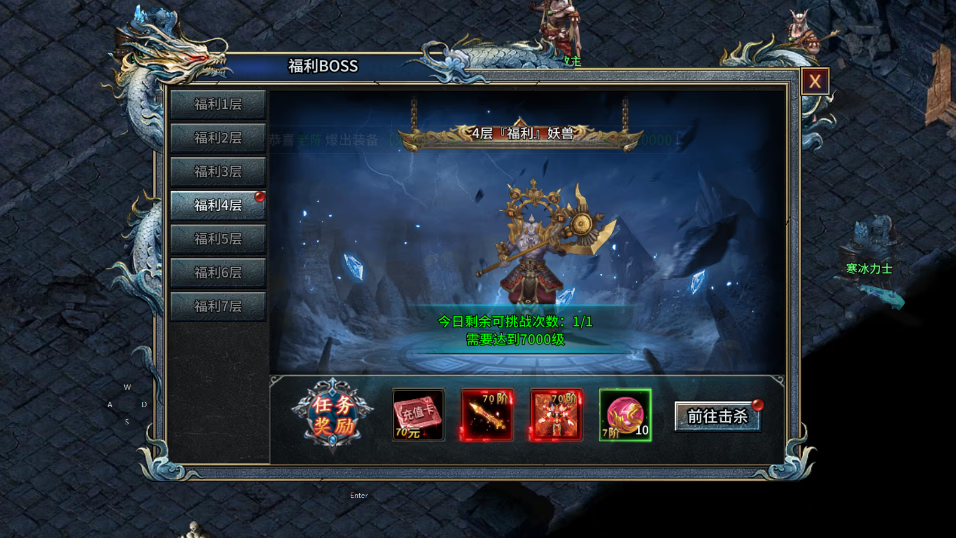The width and height of the screenshot is (956, 538).
Task: Show the 福利6层 boss floor
Action: tap(218, 272)
